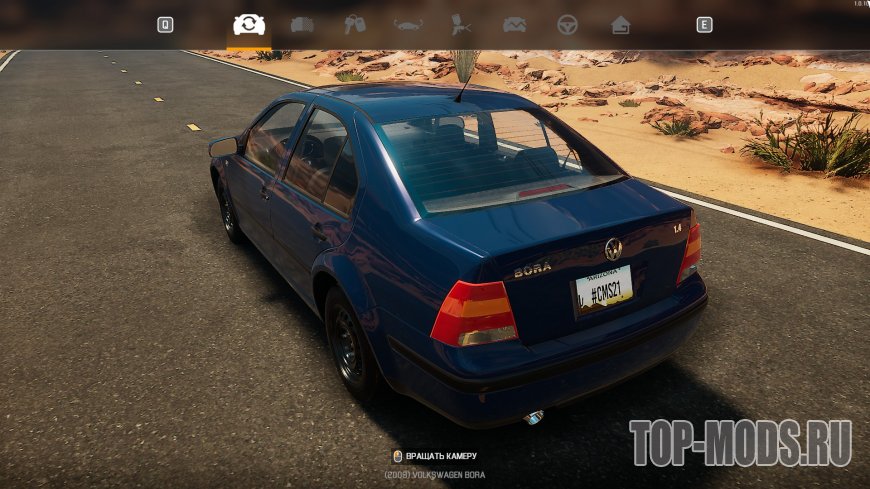The height and width of the screenshot is (489, 870).
Task: Open the graph chart tab
Action: (514, 25)
